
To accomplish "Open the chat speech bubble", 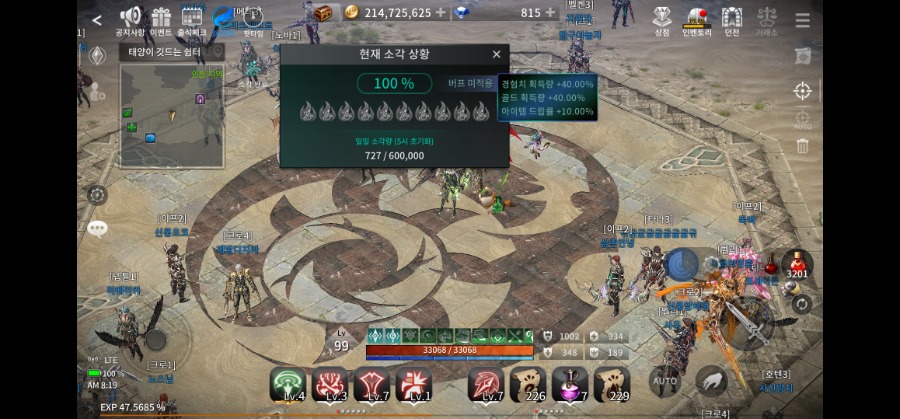I will click(x=97, y=229).
